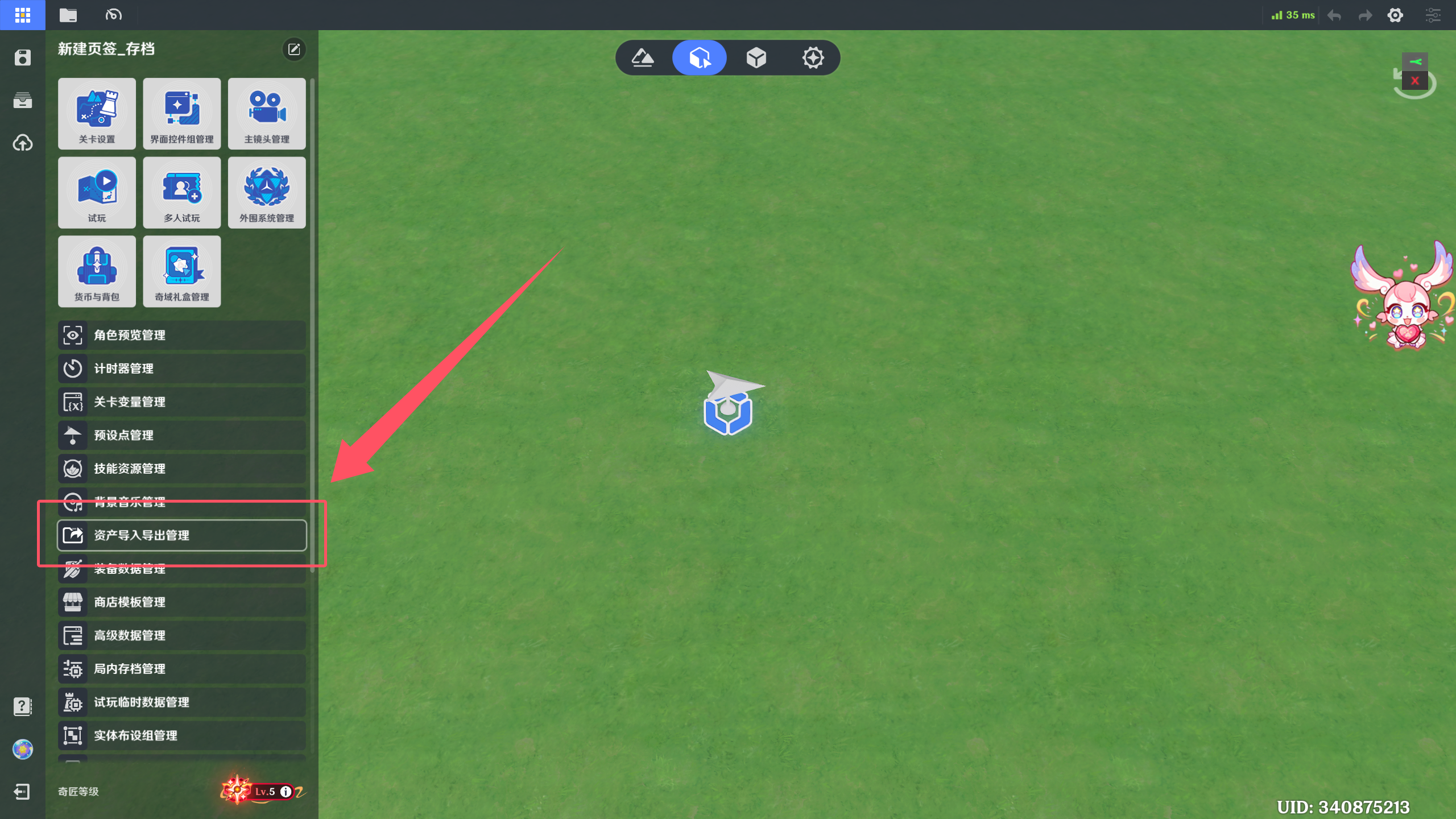Click the undo arrow in top bar
This screenshot has height=819, width=1456.
1334,15
